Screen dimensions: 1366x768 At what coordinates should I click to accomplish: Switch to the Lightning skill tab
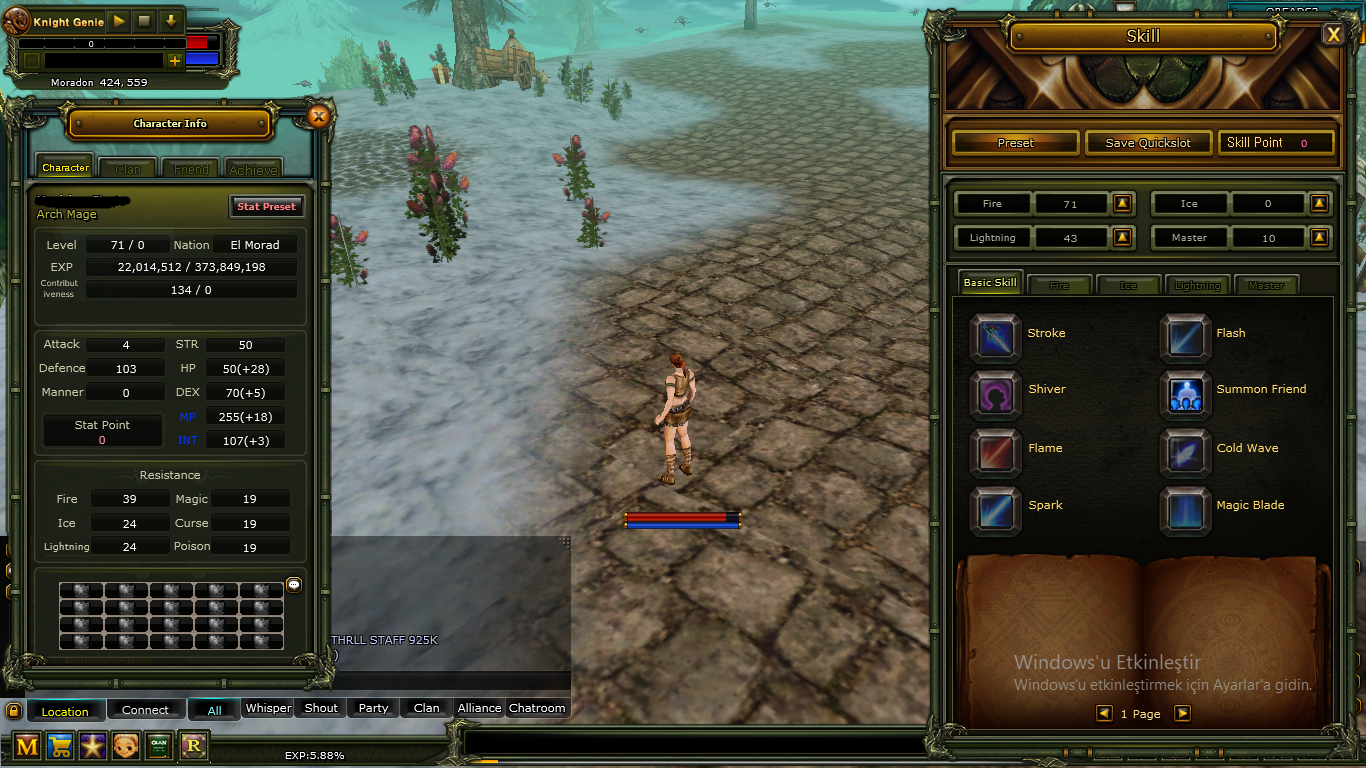tap(1196, 285)
